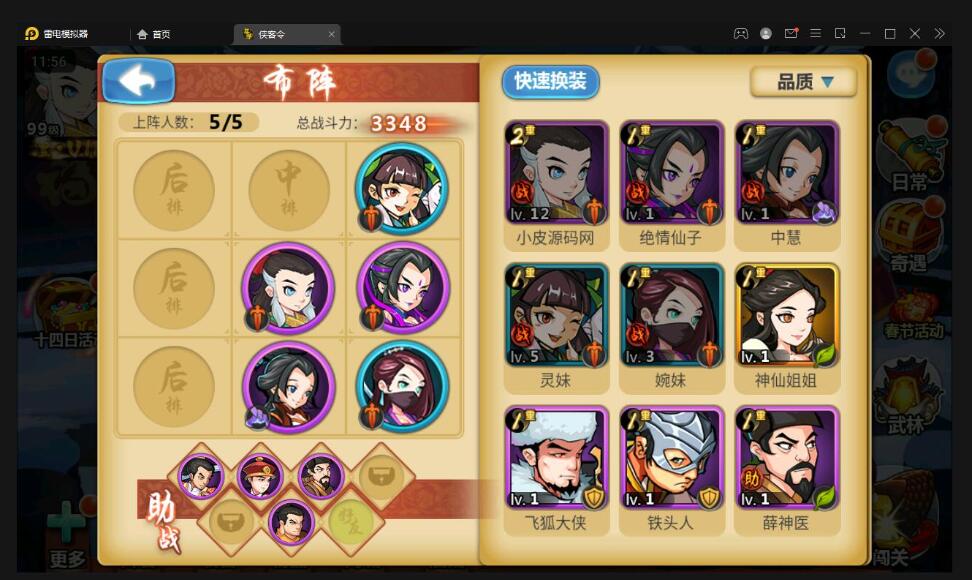The width and height of the screenshot is (972, 580).
Task: Open the 品质 sort dropdown
Action: click(x=803, y=82)
